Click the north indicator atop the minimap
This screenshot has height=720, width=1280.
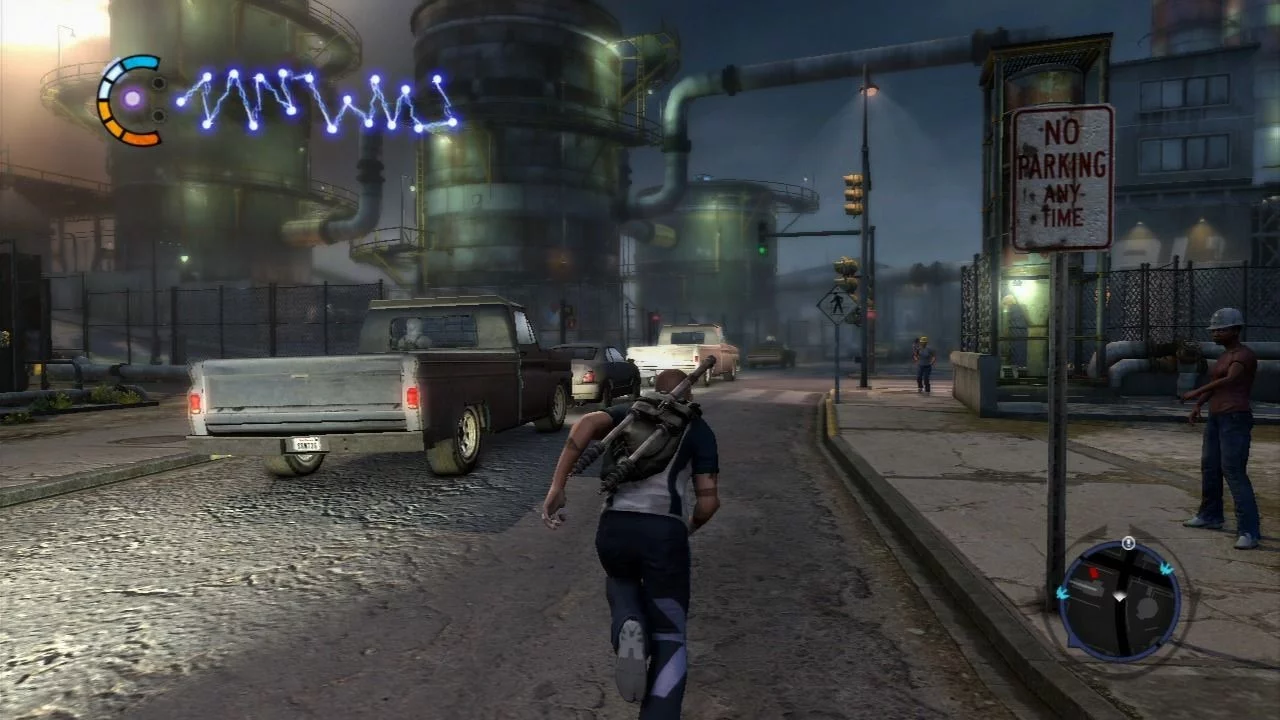1128,543
